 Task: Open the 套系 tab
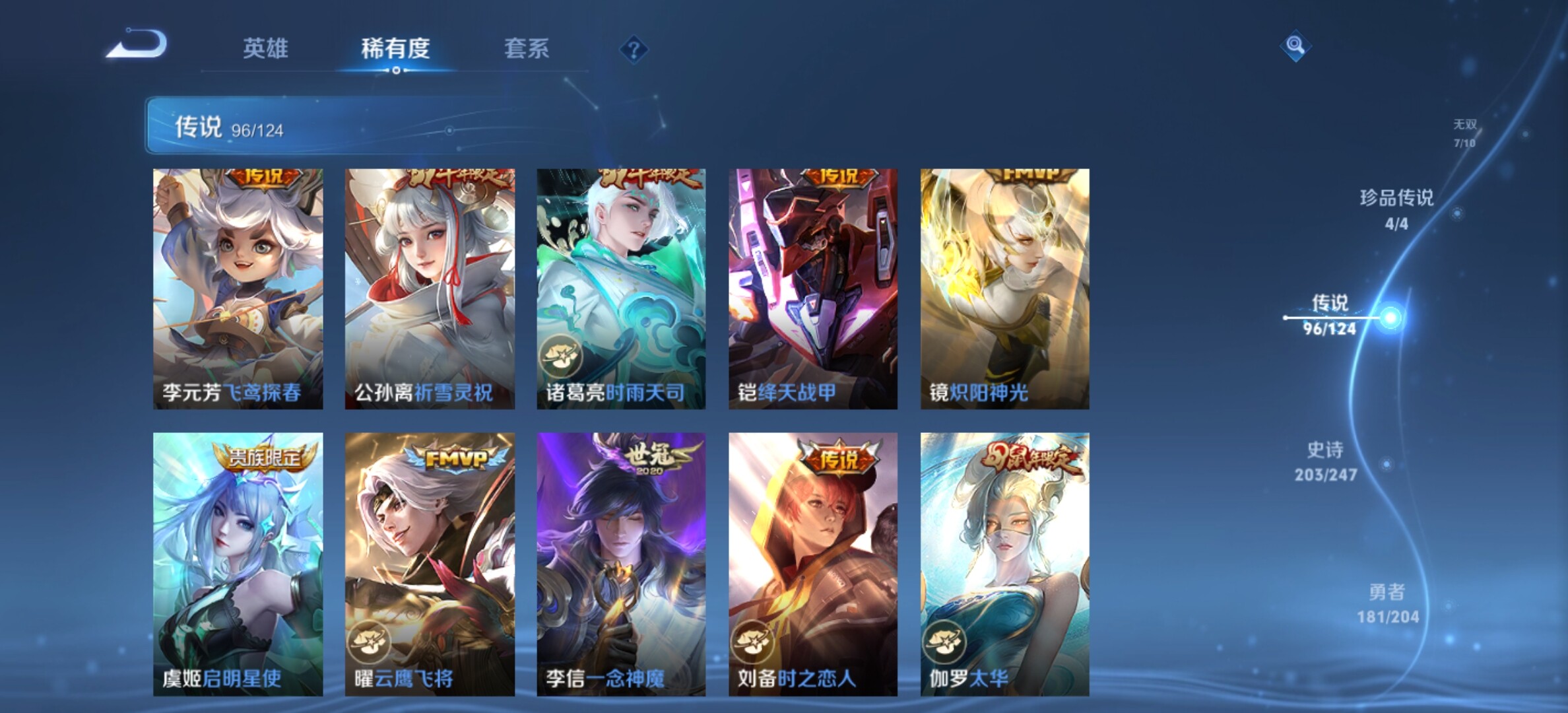[x=526, y=49]
